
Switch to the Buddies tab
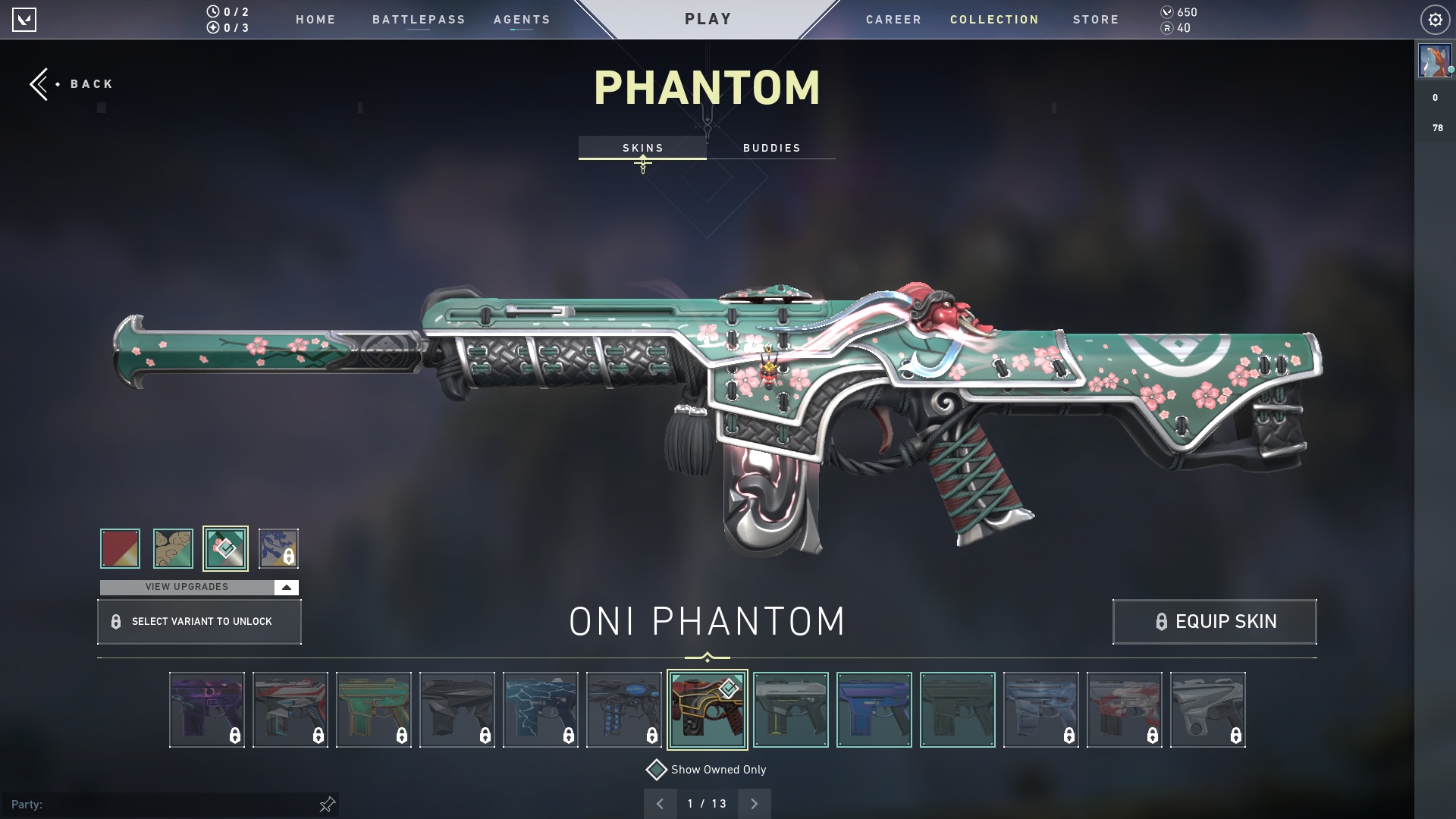pyautogui.click(x=771, y=148)
